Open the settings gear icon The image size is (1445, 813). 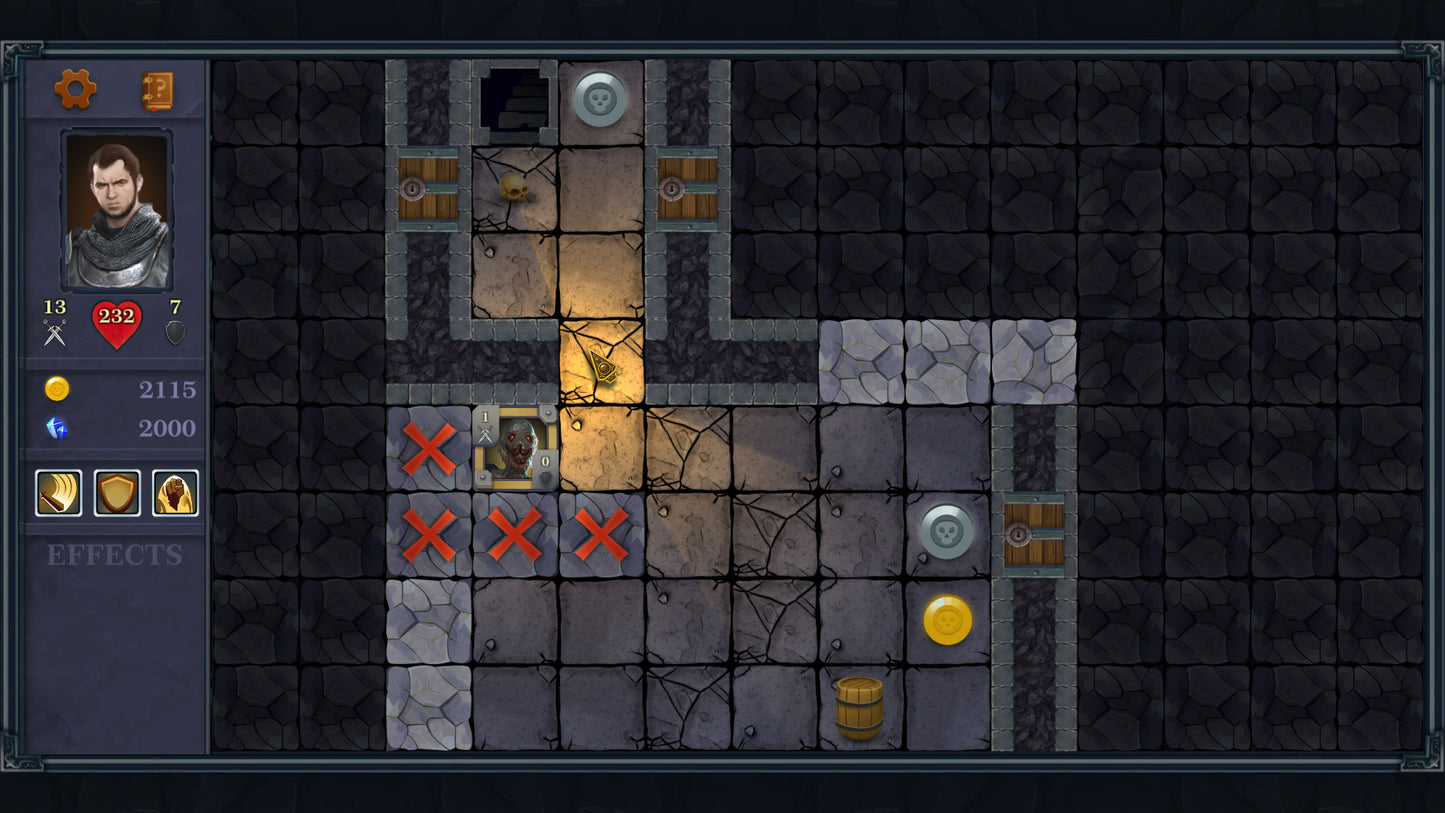(76, 88)
